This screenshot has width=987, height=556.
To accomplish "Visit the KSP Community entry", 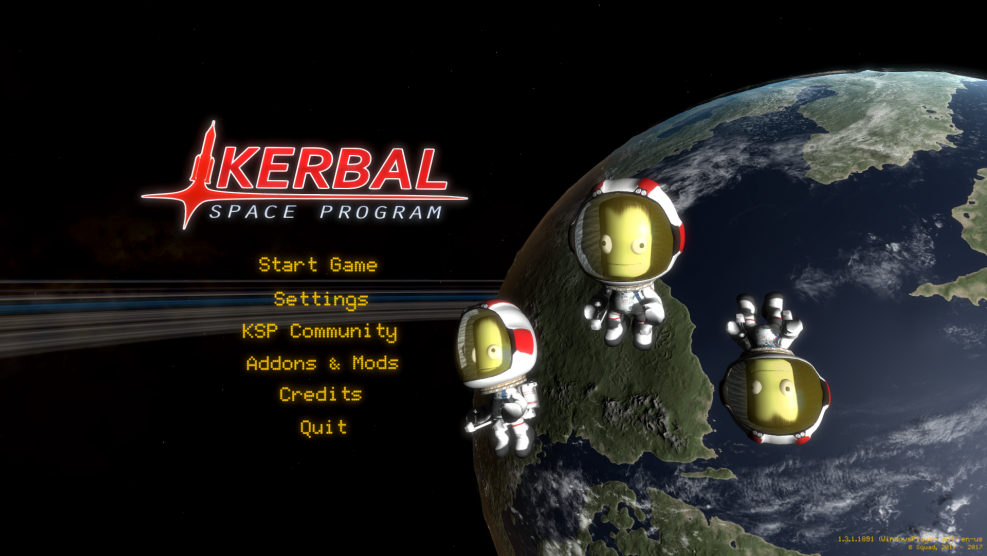I will (x=319, y=331).
